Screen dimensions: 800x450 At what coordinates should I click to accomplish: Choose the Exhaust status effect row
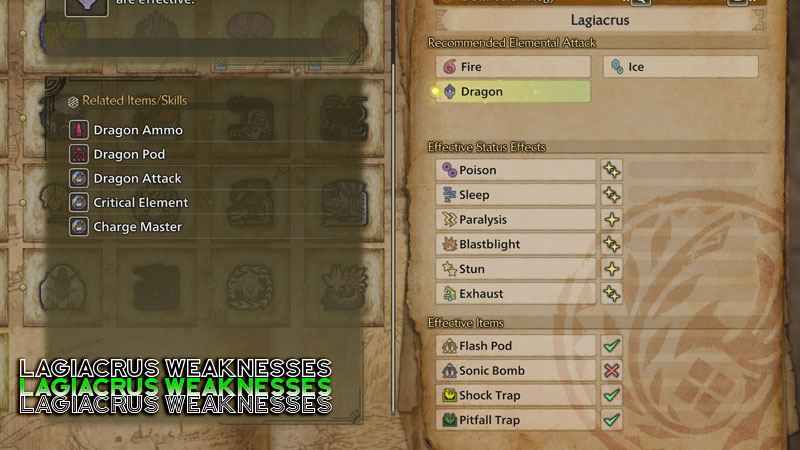[x=516, y=294]
